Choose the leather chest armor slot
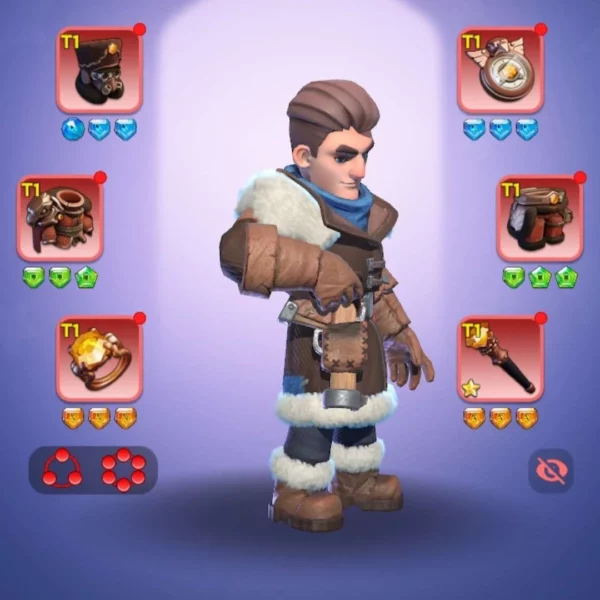The height and width of the screenshot is (600, 600). [x=60, y=219]
